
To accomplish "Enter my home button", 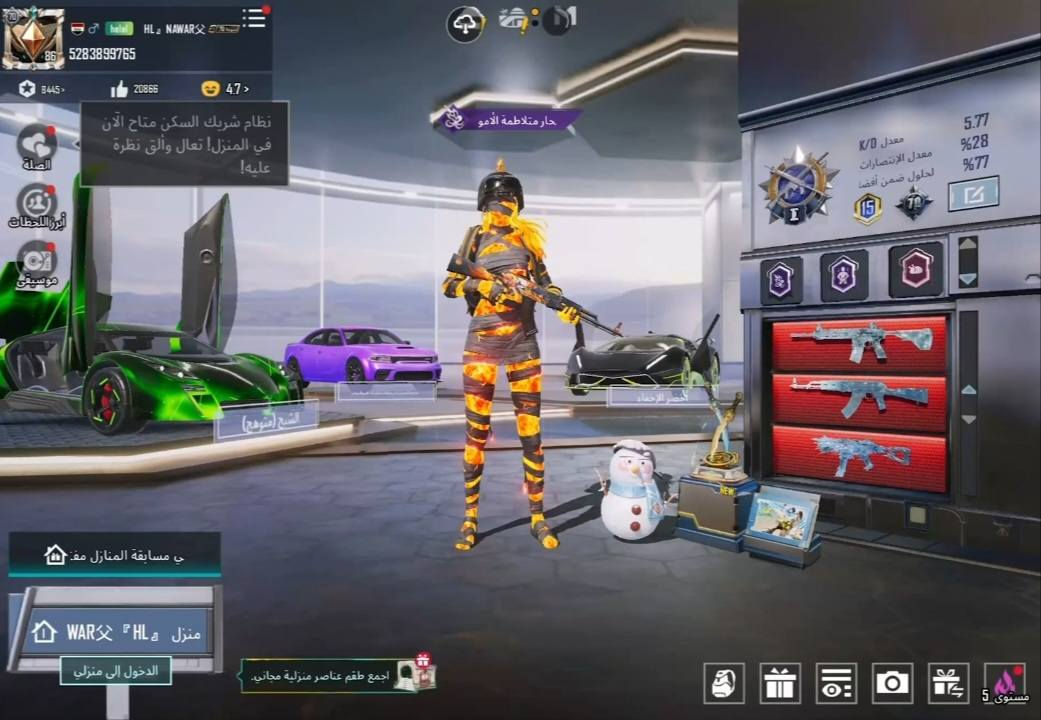I will pyautogui.click(x=115, y=670).
